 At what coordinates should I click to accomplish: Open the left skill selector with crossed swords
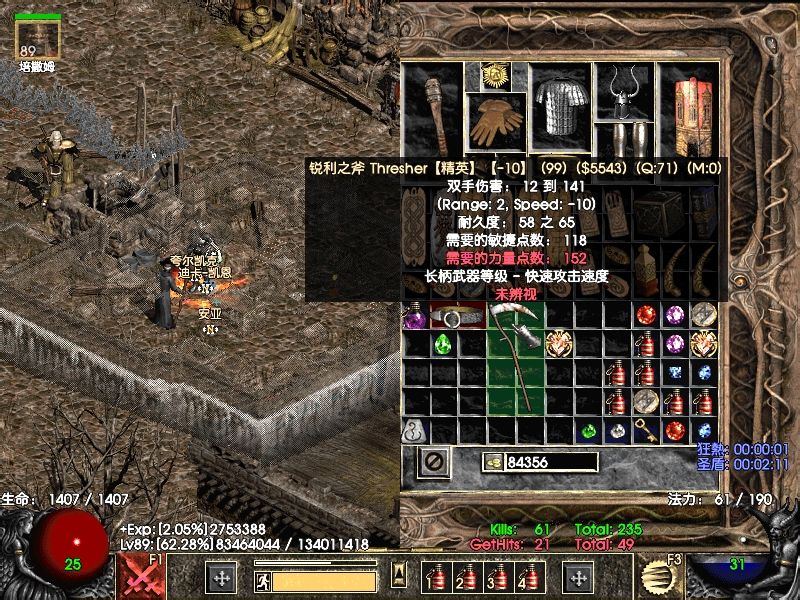pos(141,577)
